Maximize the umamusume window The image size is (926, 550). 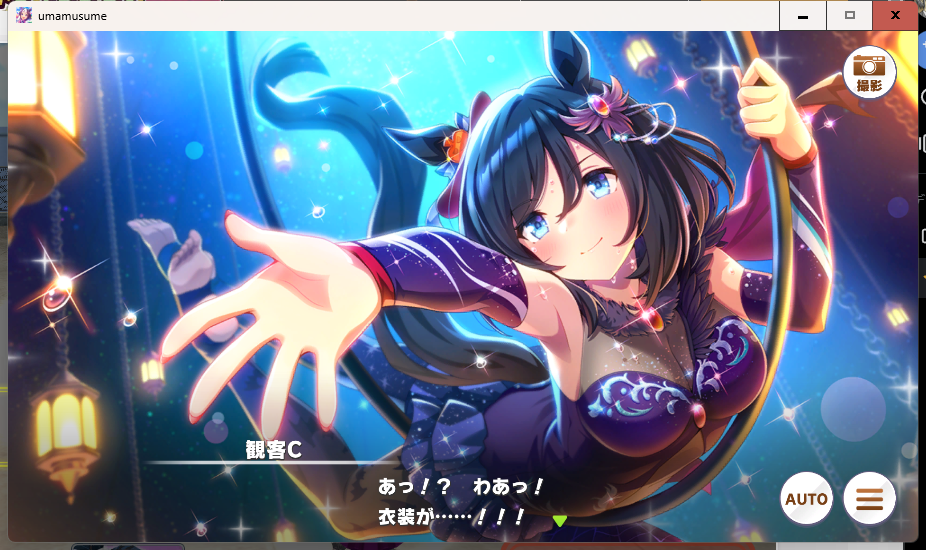pos(849,16)
